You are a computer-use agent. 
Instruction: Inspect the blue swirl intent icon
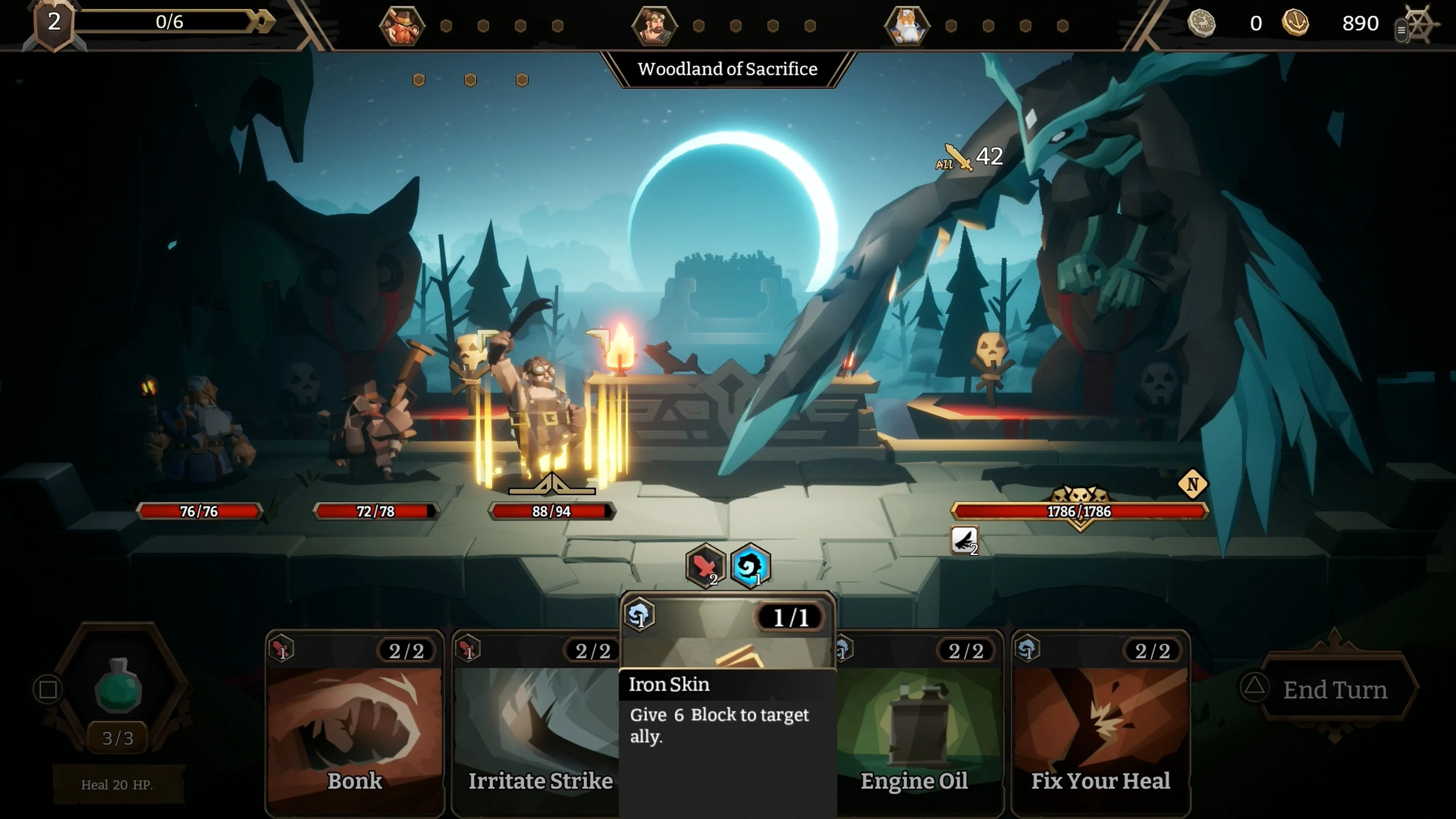[750, 566]
